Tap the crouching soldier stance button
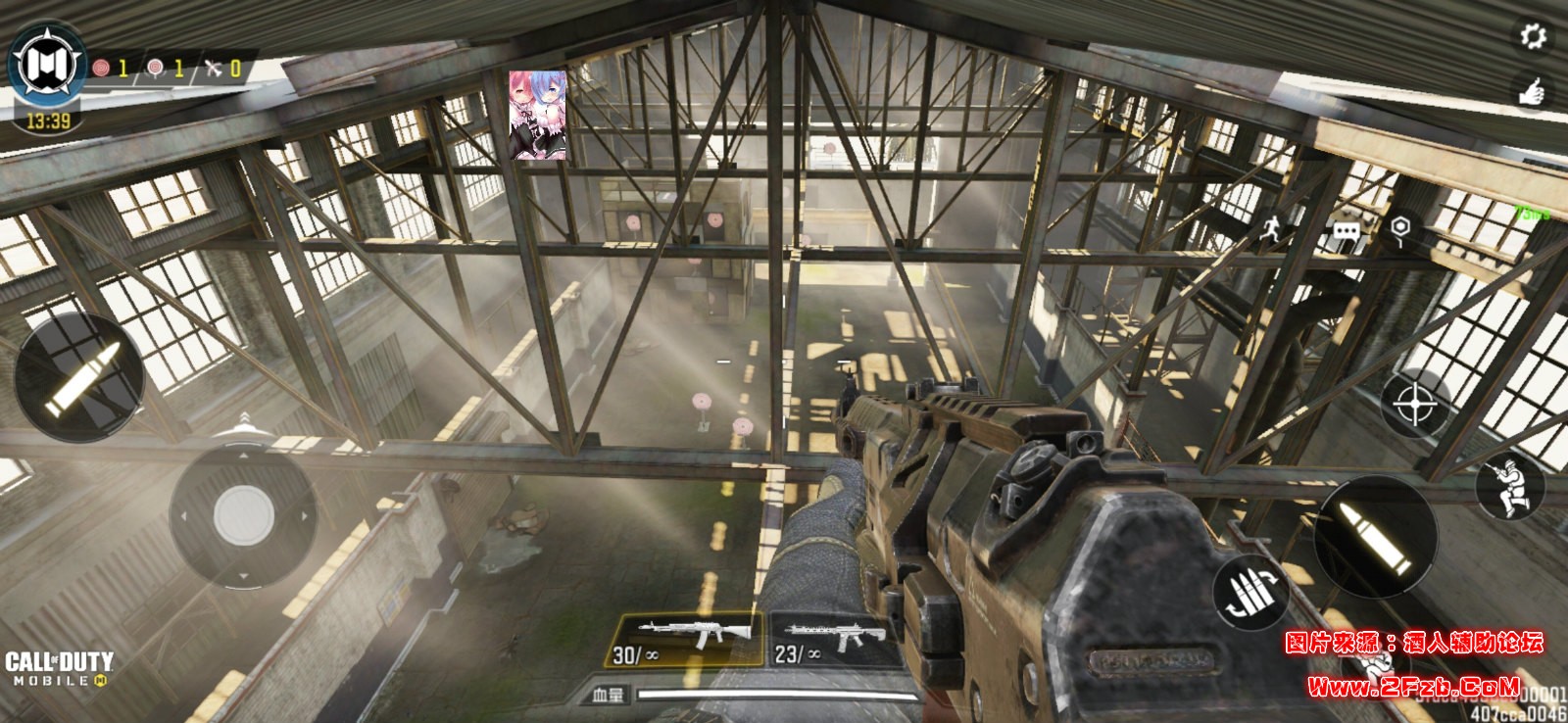This screenshot has width=1568, height=723. 1509,487
